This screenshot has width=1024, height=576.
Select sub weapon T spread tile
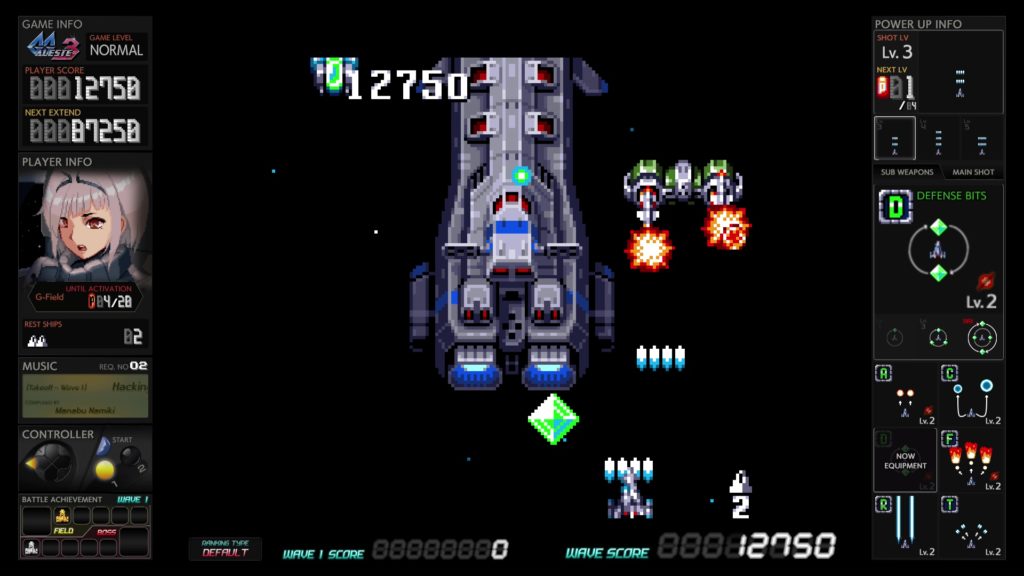click(971, 526)
